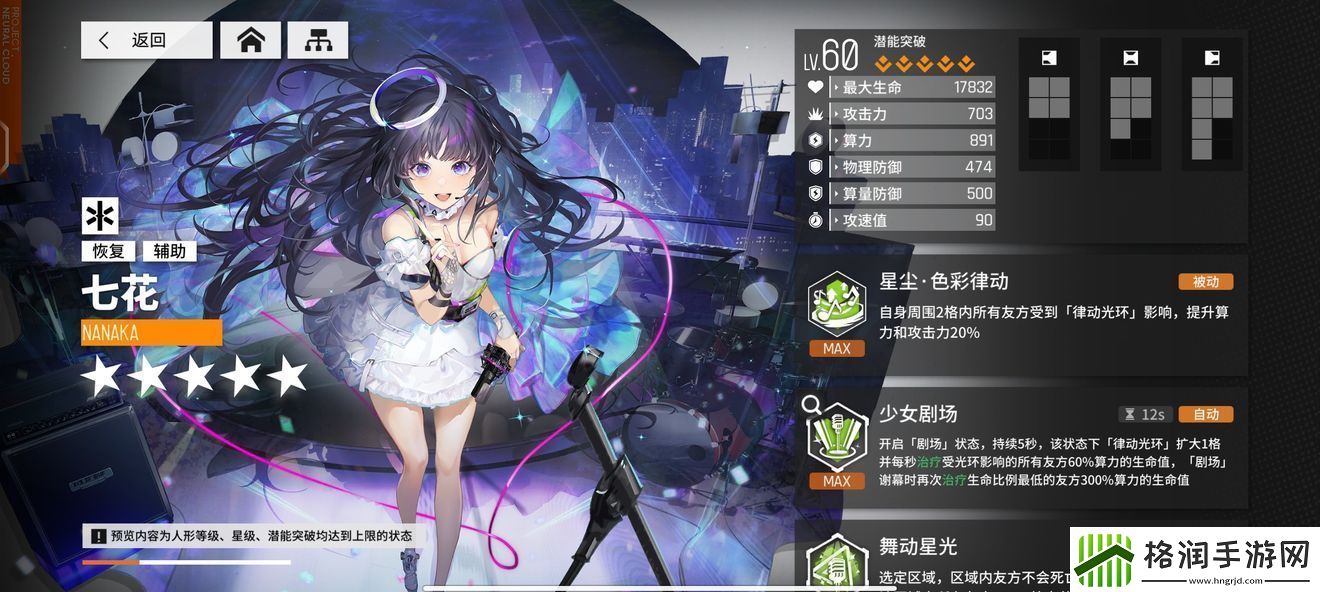Expand the 攻速值 stat row
Image resolution: width=1320 pixels, height=592 pixels.
tap(911, 220)
